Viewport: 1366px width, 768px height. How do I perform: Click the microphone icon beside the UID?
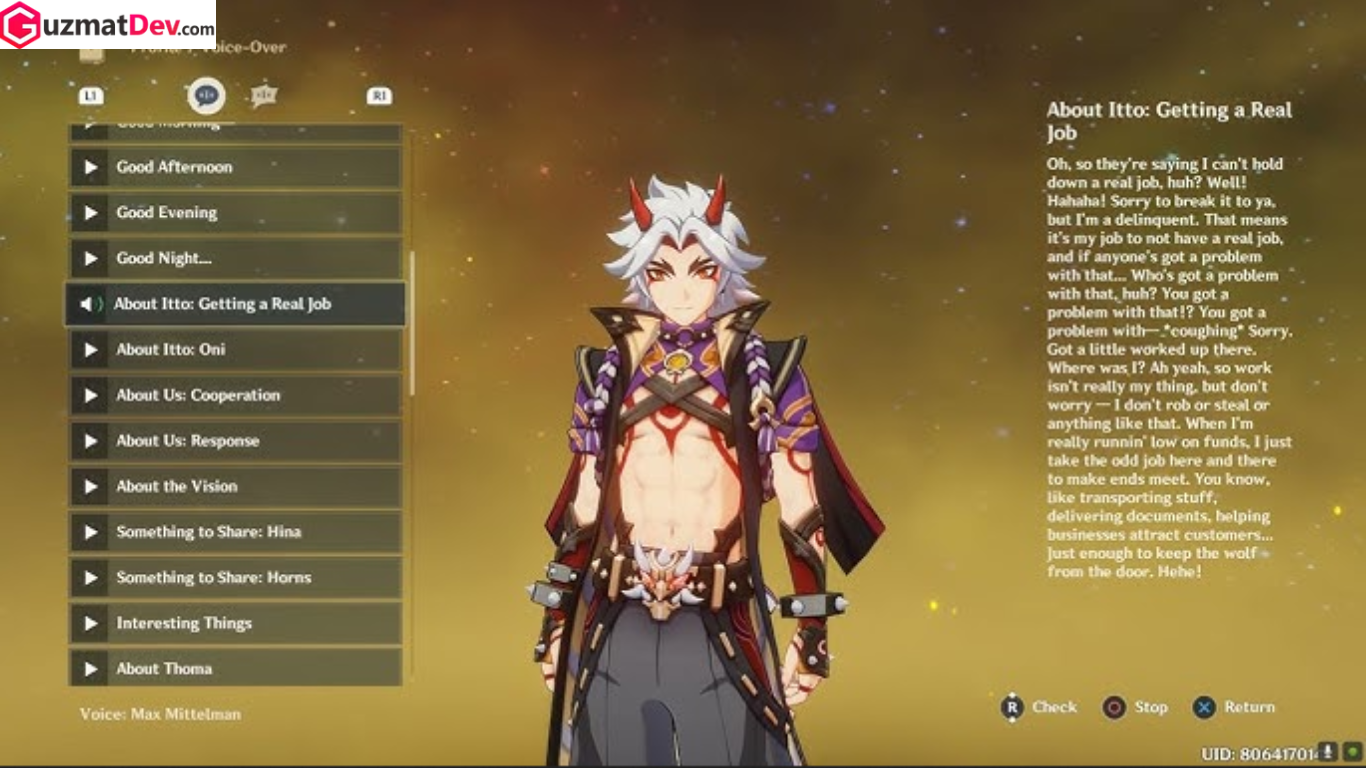pos(1327,750)
